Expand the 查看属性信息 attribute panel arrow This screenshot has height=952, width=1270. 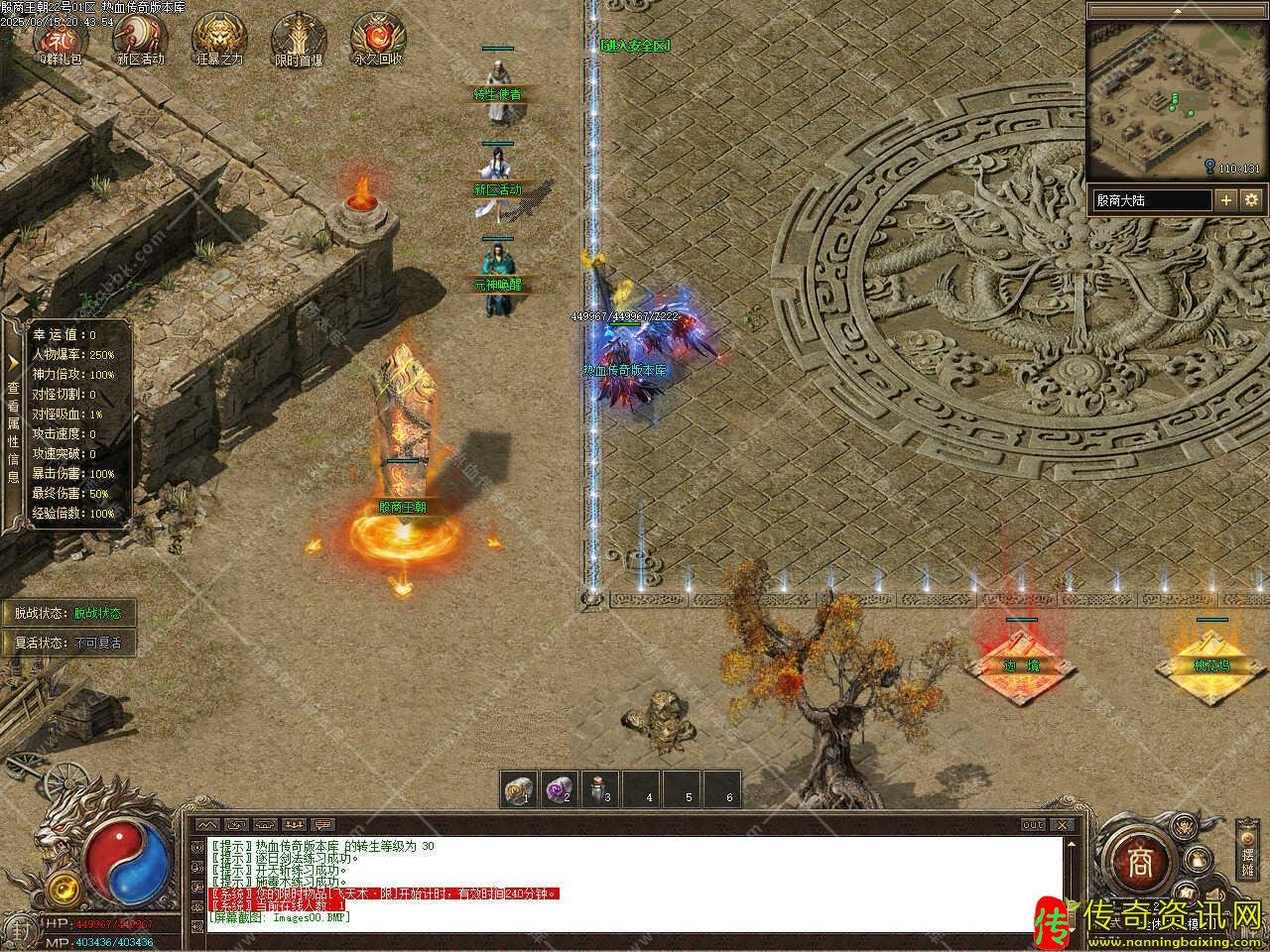coord(13,362)
